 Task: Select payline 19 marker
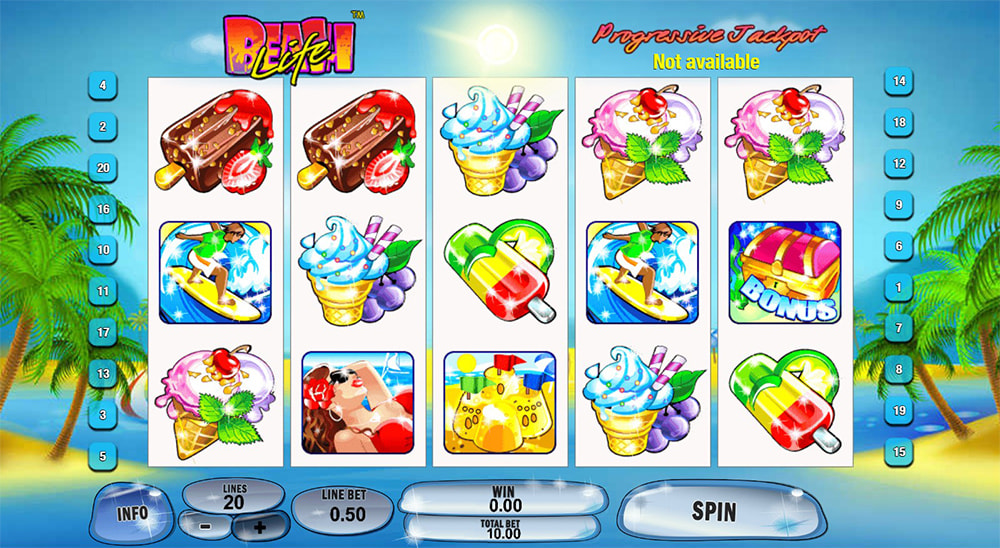tap(899, 410)
